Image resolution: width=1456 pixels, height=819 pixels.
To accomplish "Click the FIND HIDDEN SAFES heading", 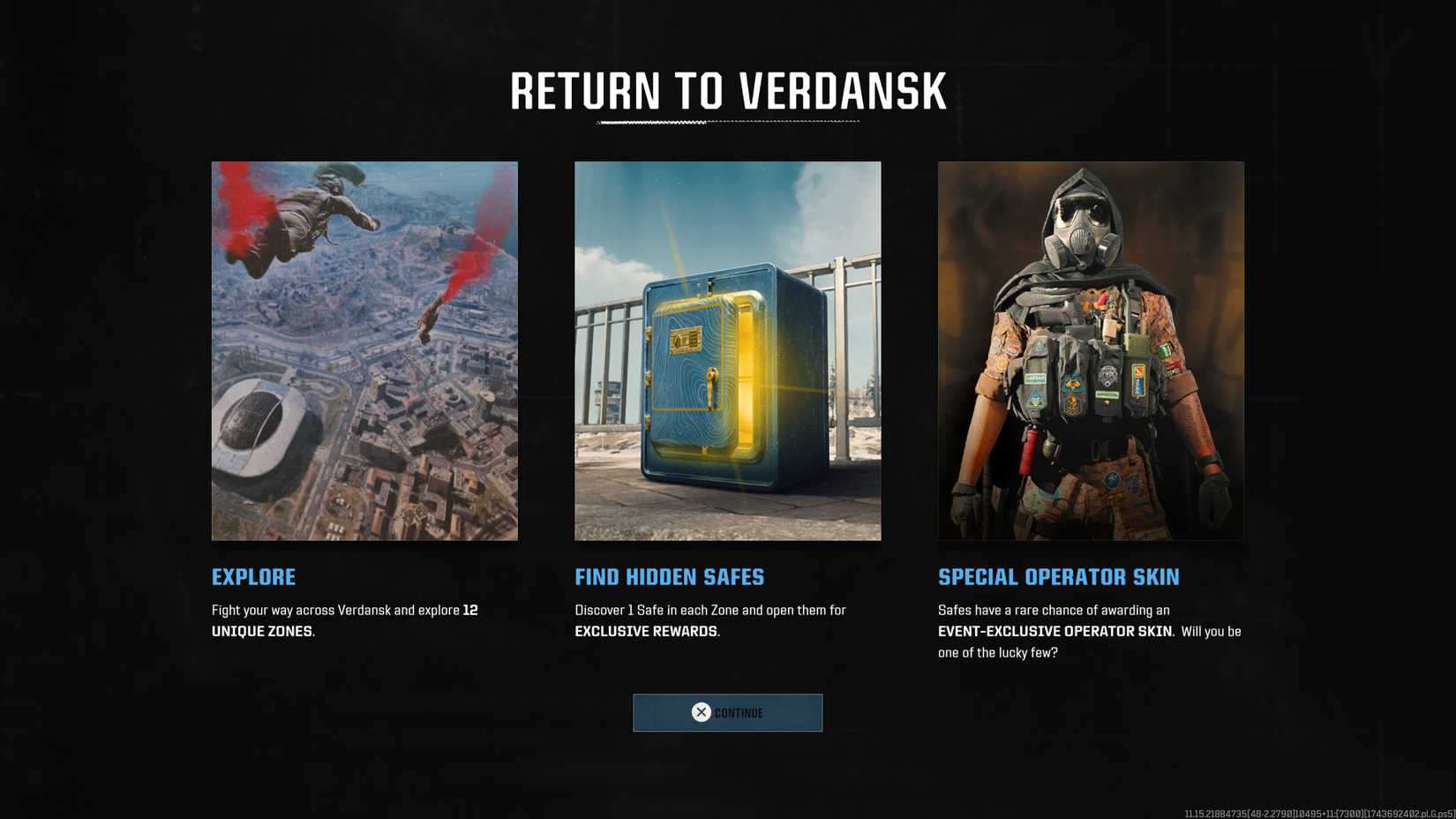I will pos(669,576).
